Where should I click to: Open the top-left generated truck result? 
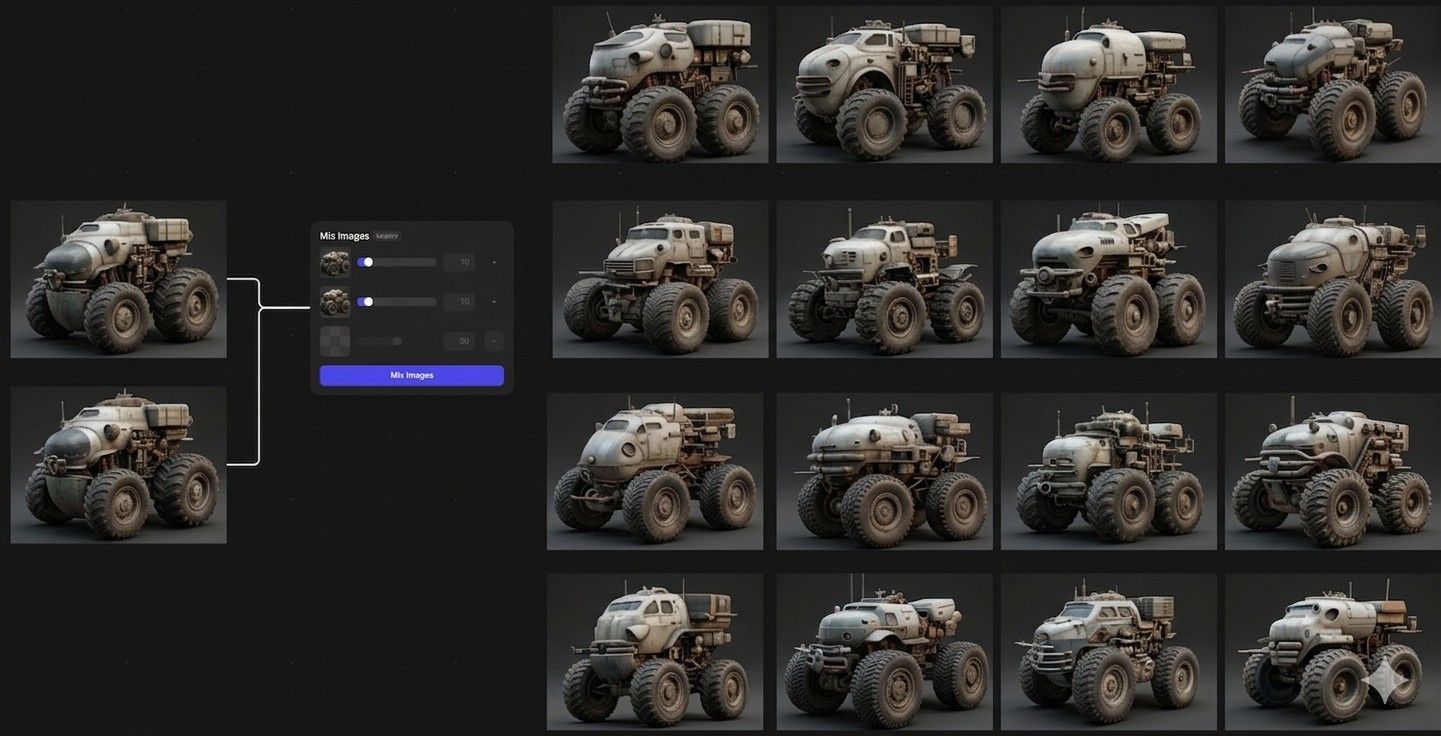[658, 82]
